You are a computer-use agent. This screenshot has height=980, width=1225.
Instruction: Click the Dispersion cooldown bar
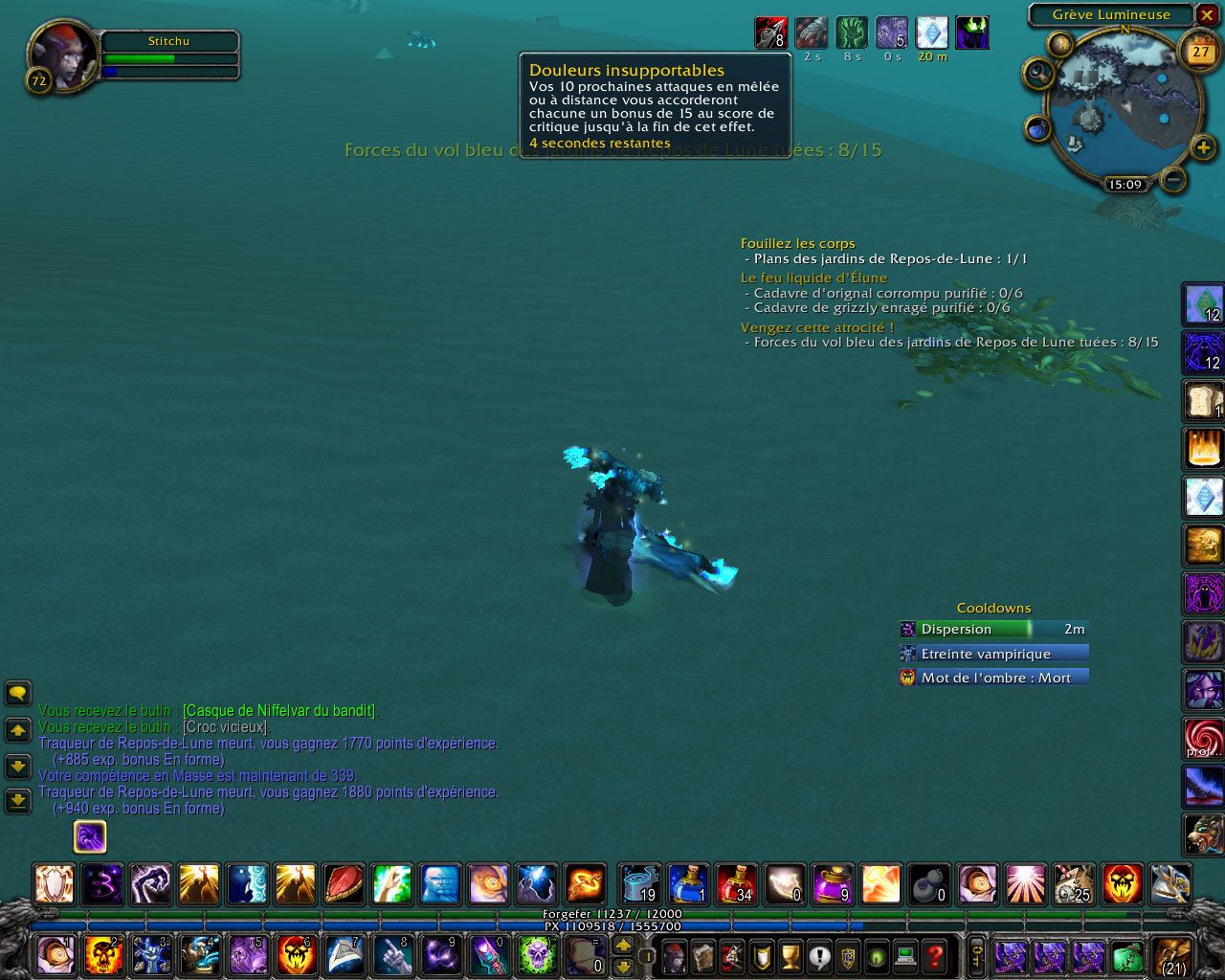[993, 630]
